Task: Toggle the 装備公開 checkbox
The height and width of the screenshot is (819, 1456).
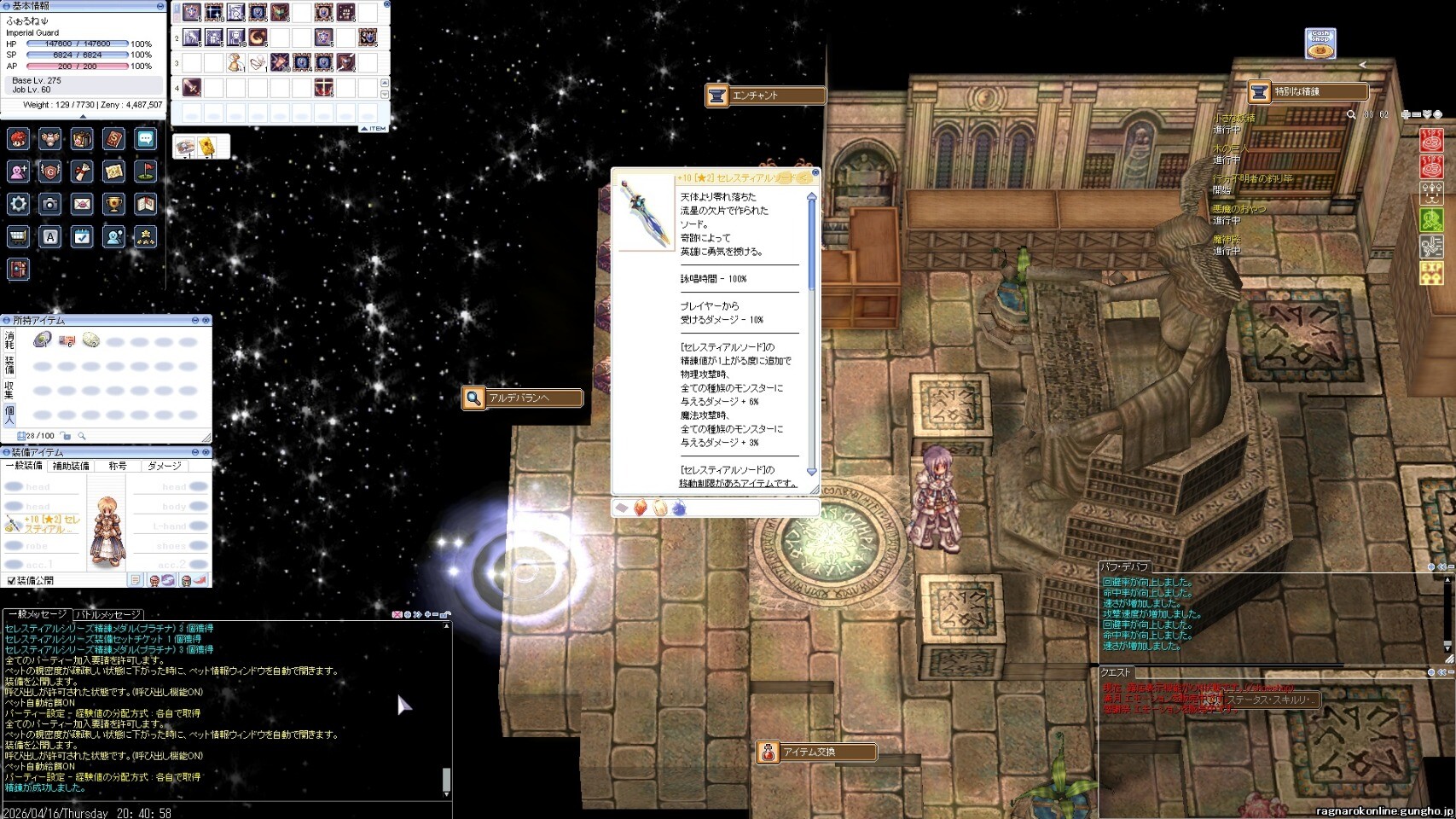Action: click(11, 580)
